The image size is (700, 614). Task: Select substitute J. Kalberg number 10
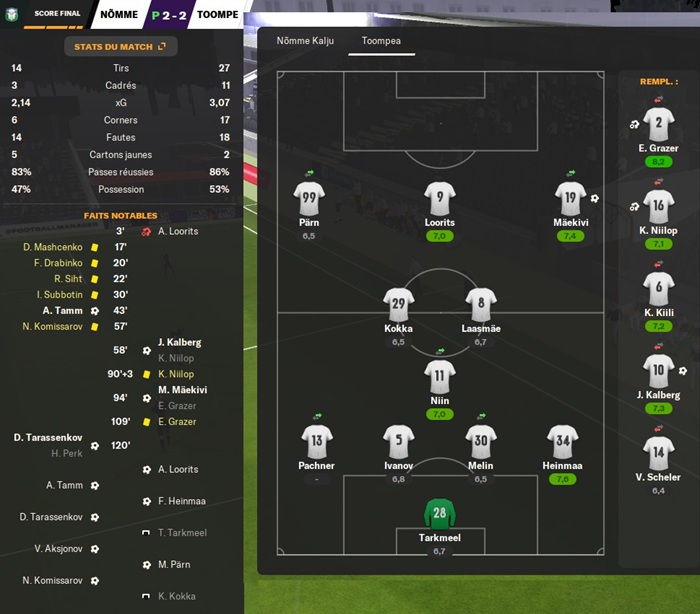(x=658, y=371)
